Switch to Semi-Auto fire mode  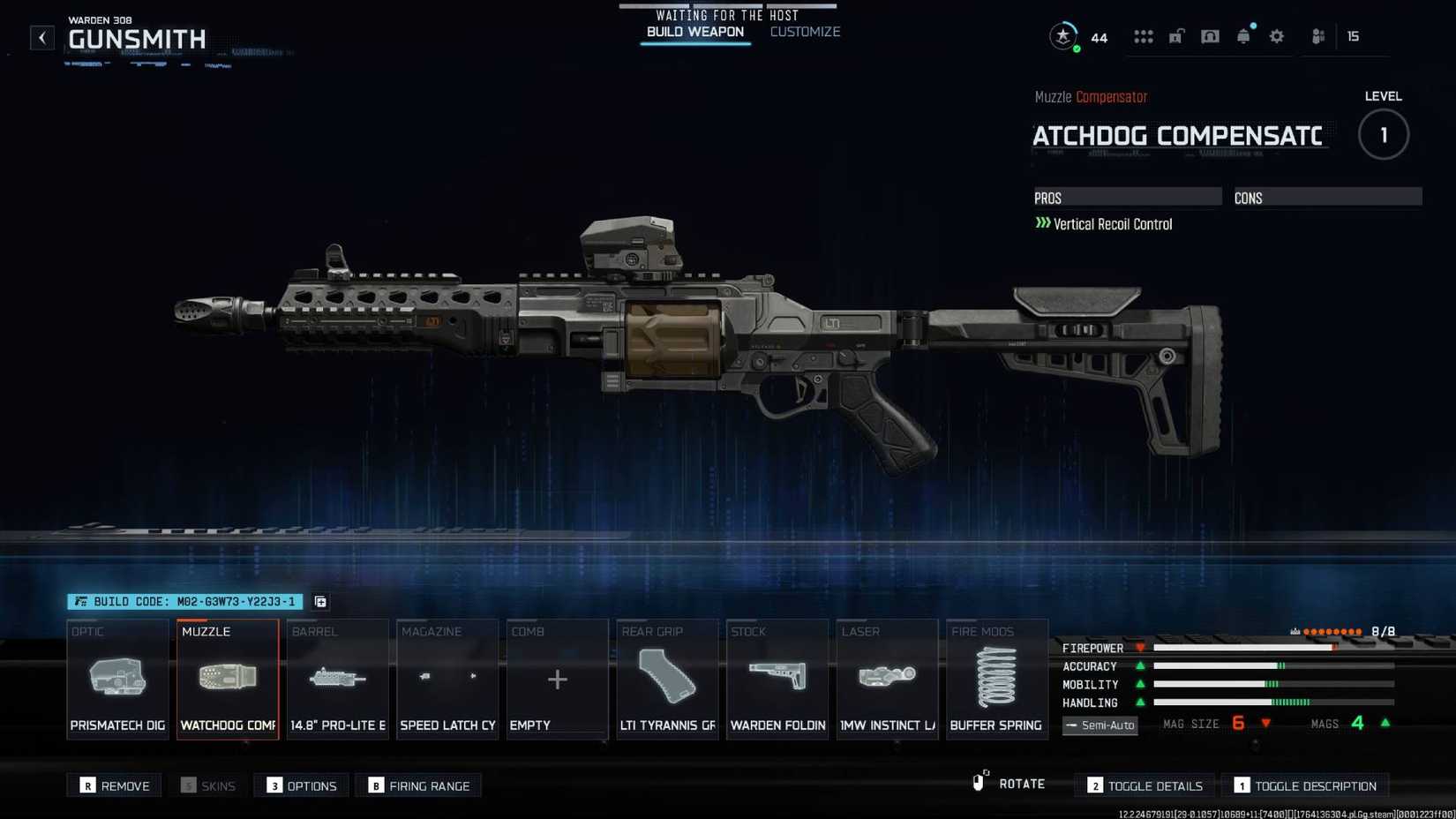(1100, 725)
